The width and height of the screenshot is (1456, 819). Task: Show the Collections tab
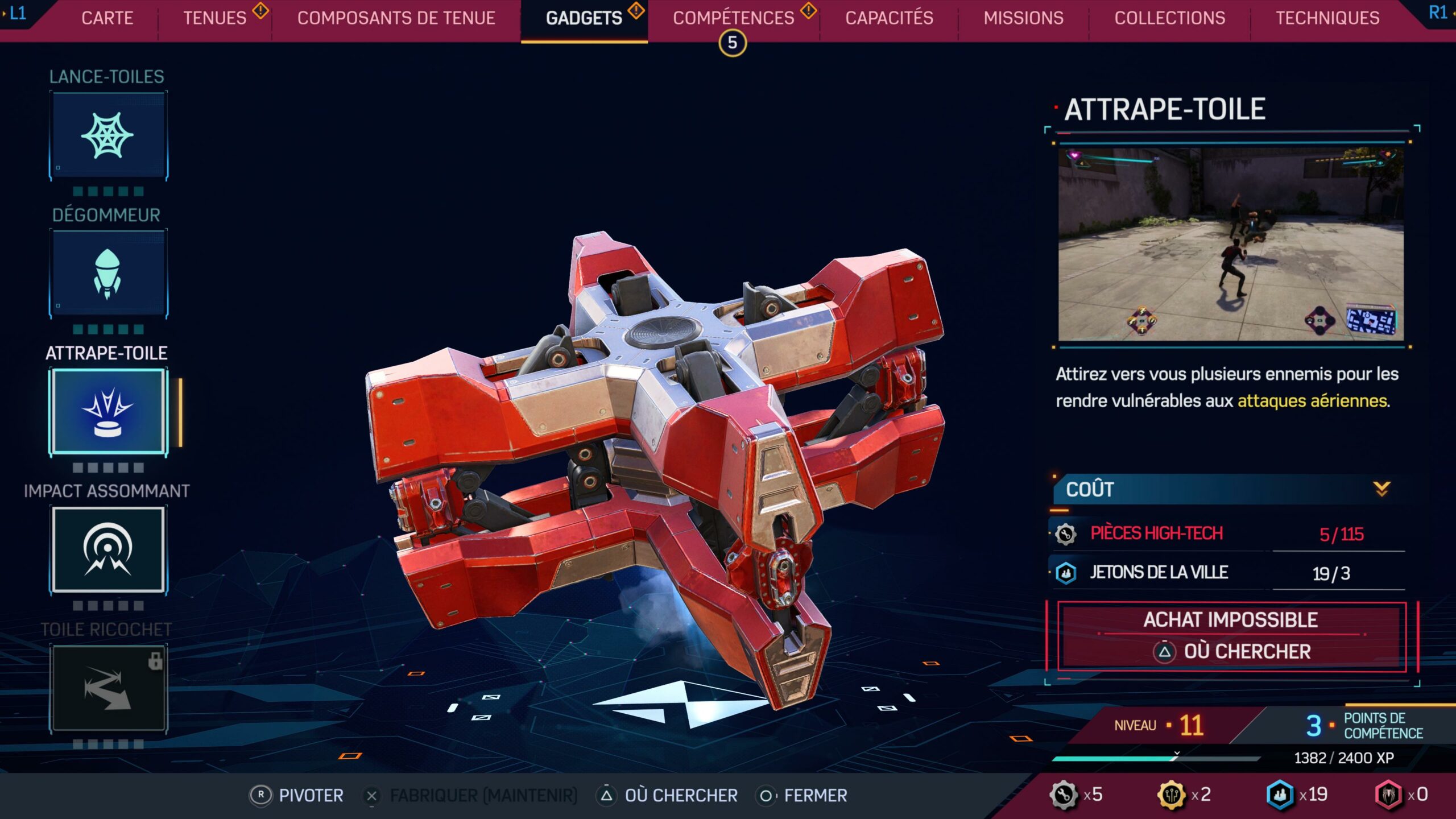coord(1169,18)
